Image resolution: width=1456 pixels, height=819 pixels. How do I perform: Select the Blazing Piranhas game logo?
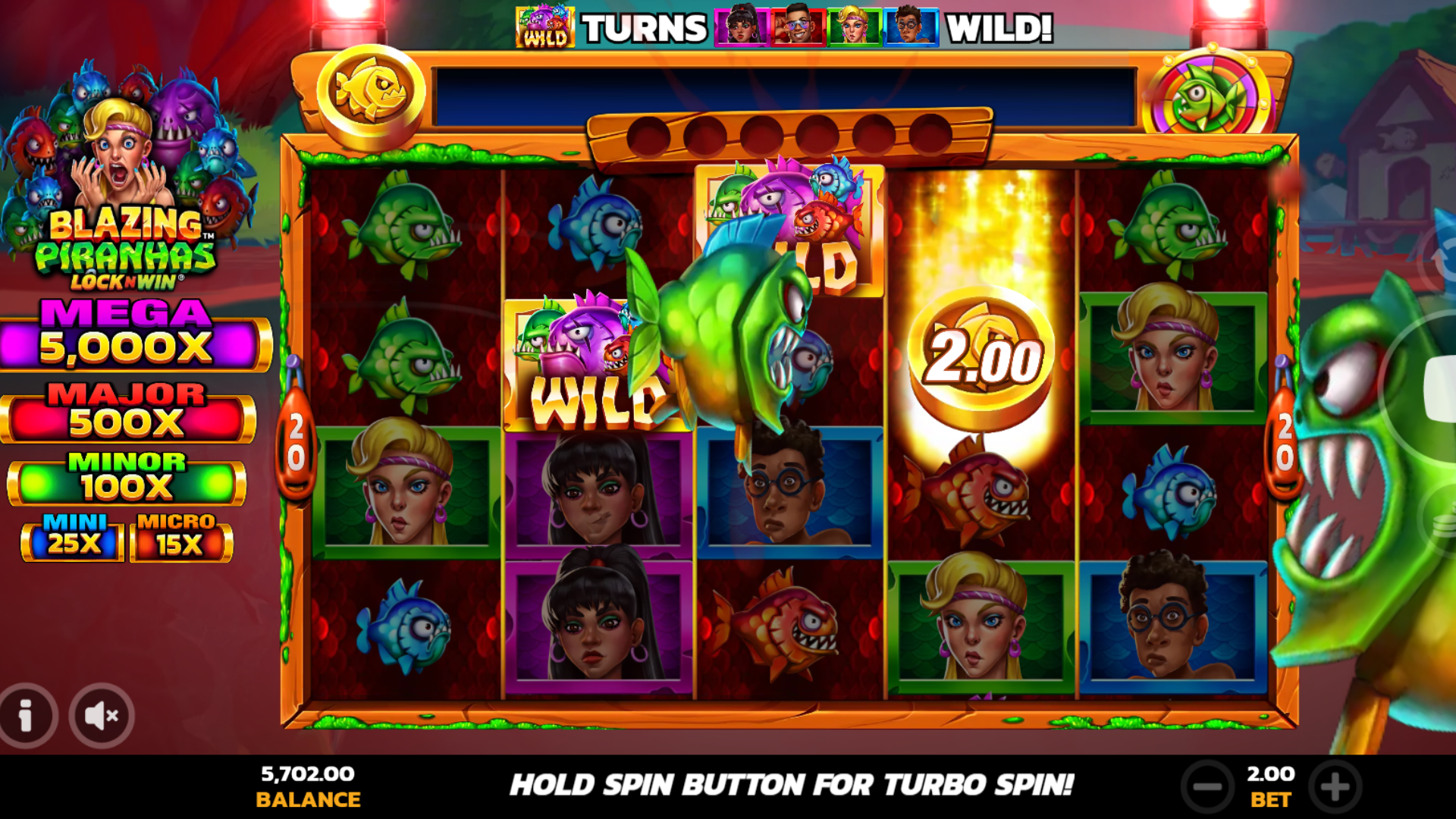click(129, 243)
